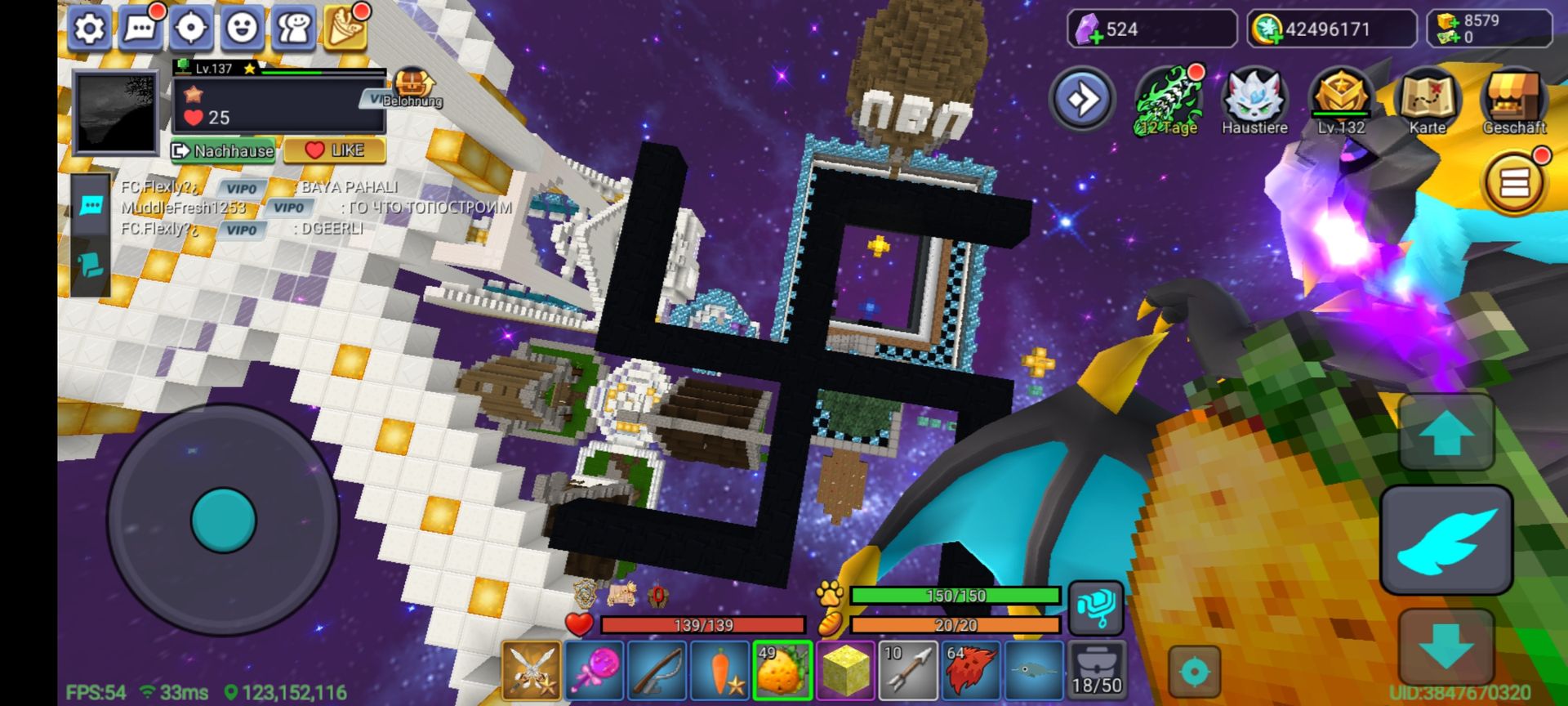The height and width of the screenshot is (706, 1568).
Task: Select the arrow hotbar slot
Action: tap(909, 671)
